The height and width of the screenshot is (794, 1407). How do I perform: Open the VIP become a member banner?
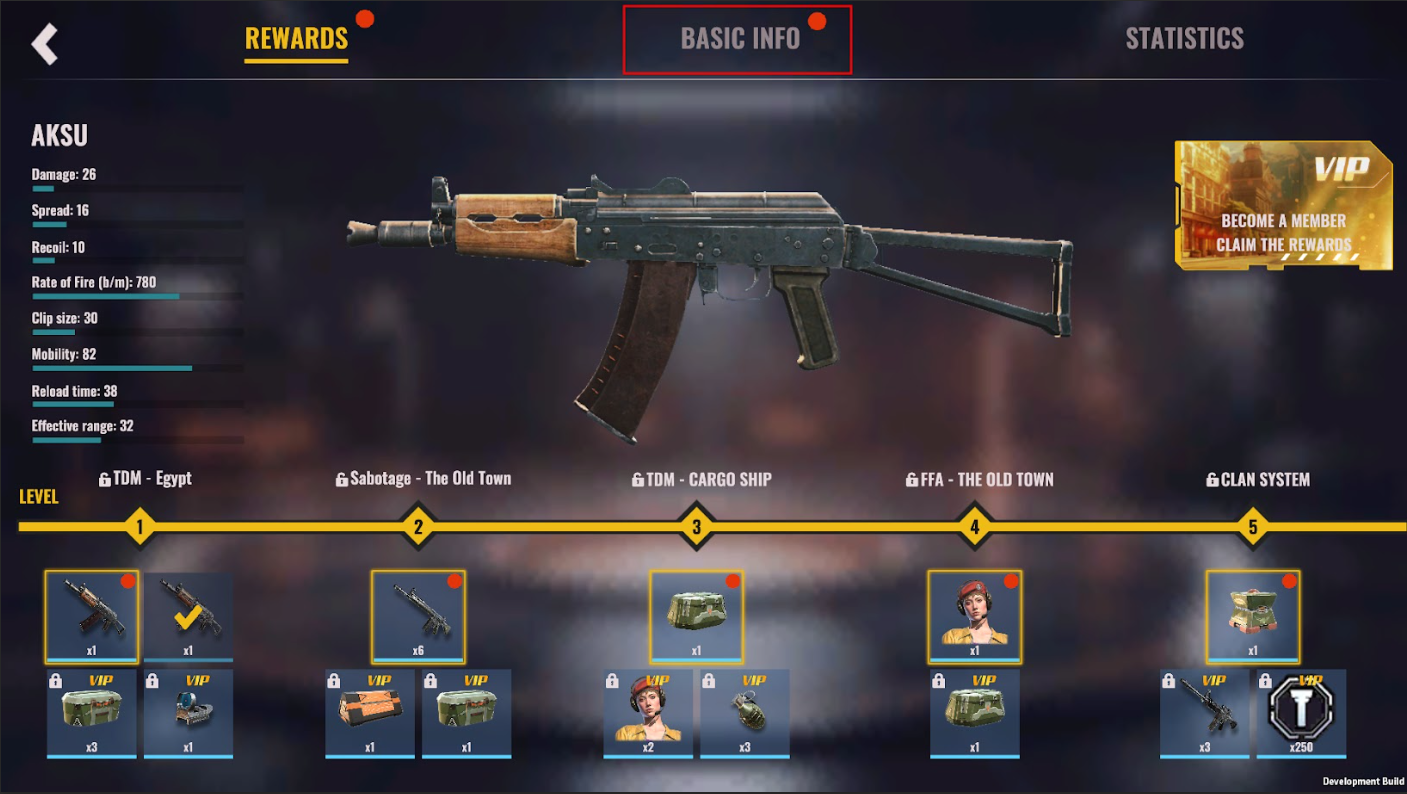tap(1283, 205)
